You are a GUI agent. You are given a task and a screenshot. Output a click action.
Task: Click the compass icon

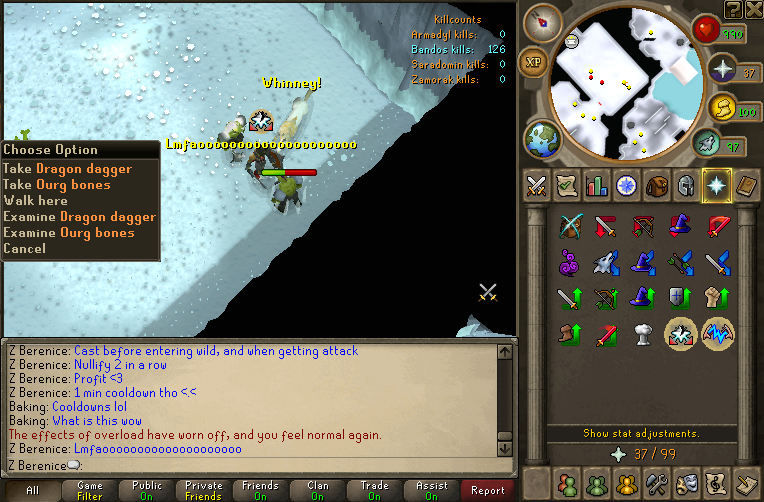[544, 19]
